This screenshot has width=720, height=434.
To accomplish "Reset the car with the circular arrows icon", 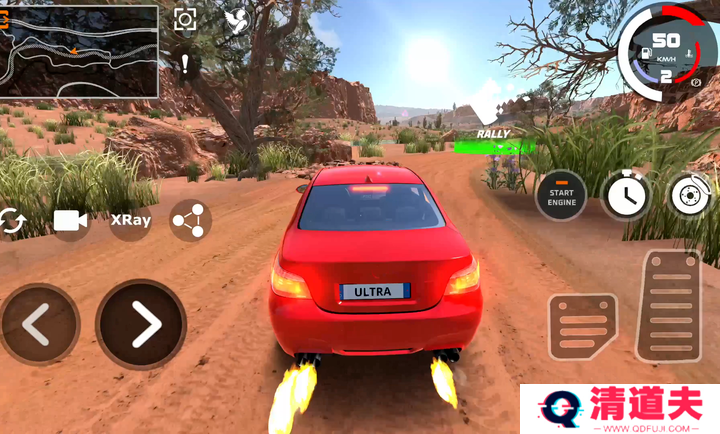I will 12,221.
